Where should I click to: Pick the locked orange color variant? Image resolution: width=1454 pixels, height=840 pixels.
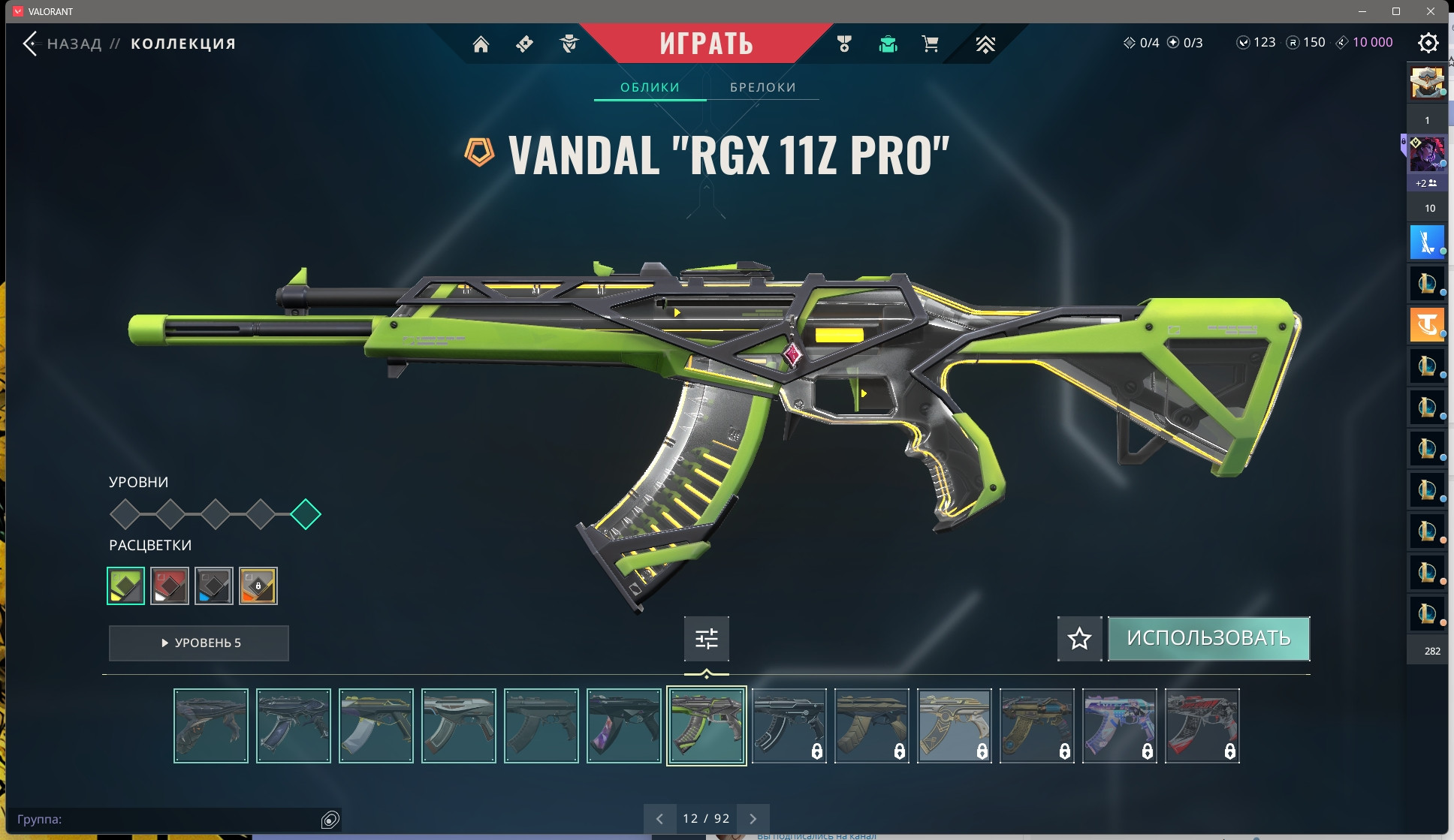point(258,586)
